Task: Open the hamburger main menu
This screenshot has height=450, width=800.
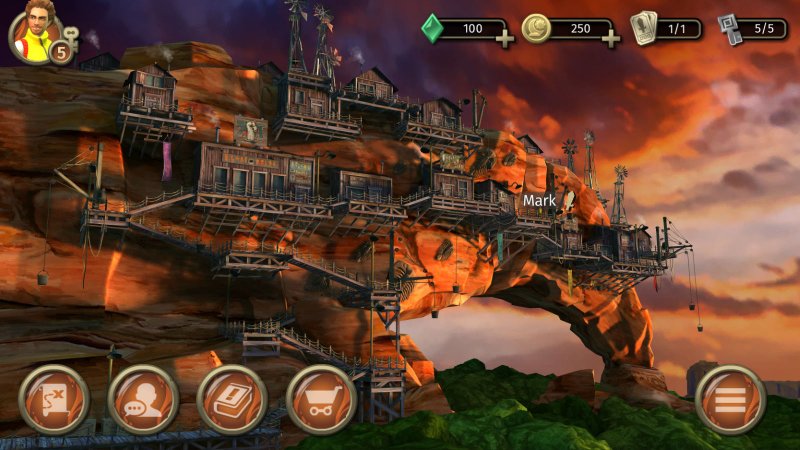Action: click(x=730, y=398)
